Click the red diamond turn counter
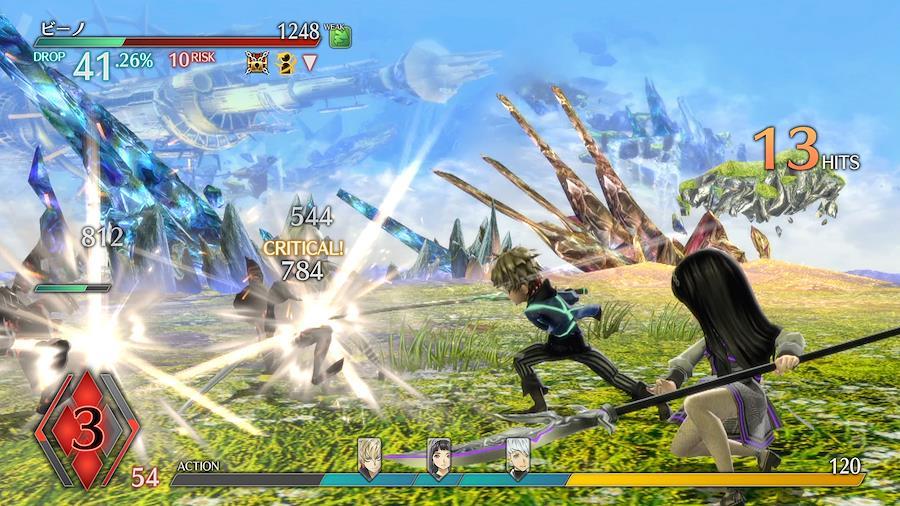Screen dimensions: 900x506 (x=85, y=432)
